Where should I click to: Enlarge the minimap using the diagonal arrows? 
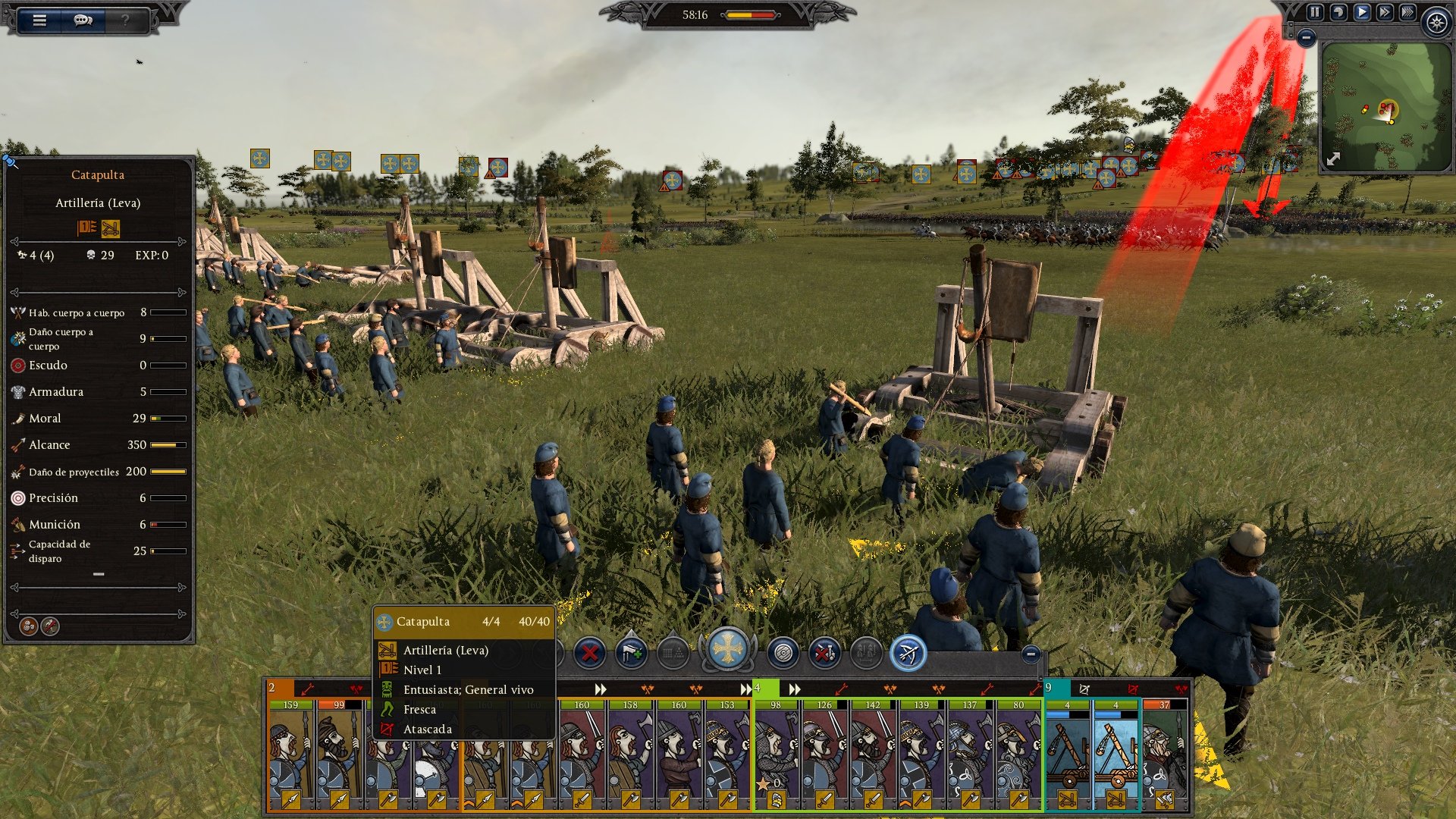pos(1333,158)
